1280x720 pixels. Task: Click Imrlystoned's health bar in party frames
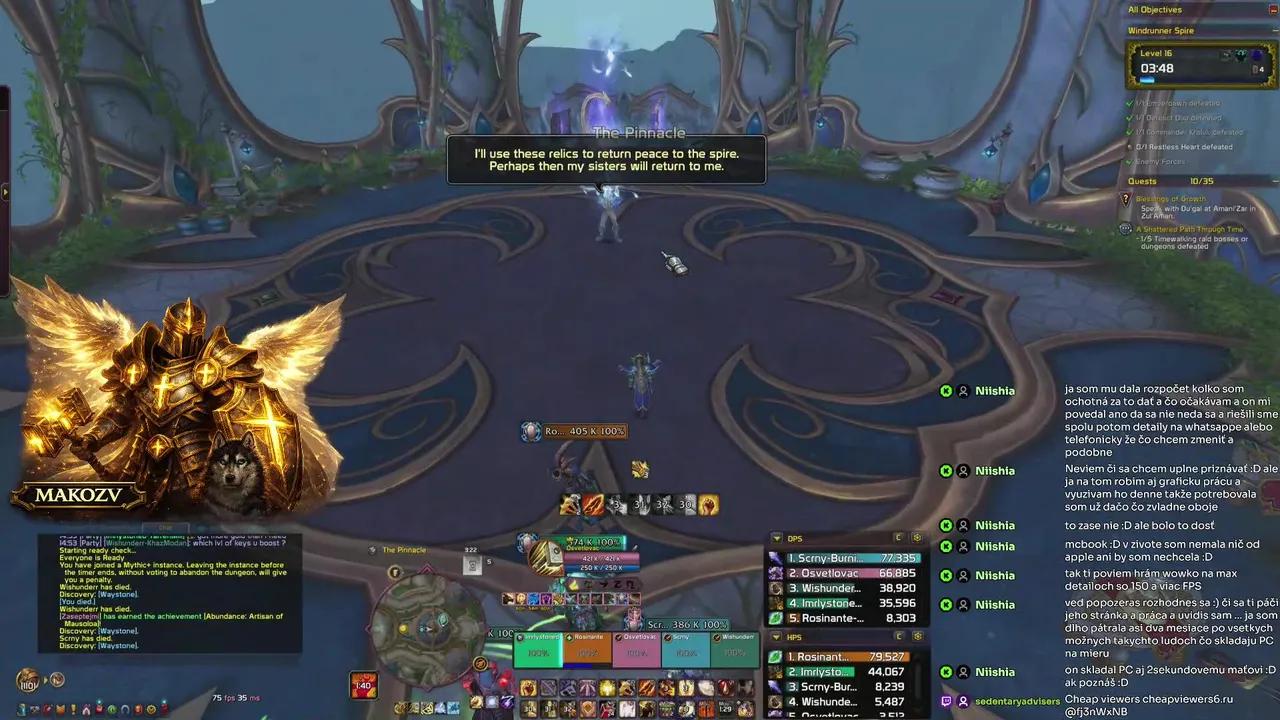point(537,655)
